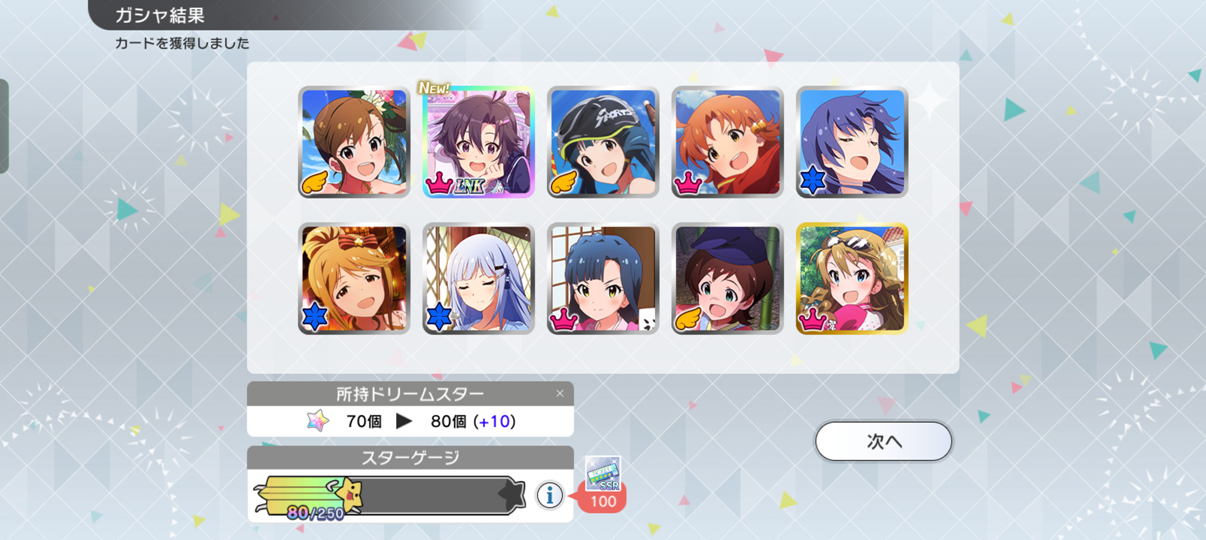Select the pink kimono idol card
Screen dimensions: 1206x540
click(603, 278)
